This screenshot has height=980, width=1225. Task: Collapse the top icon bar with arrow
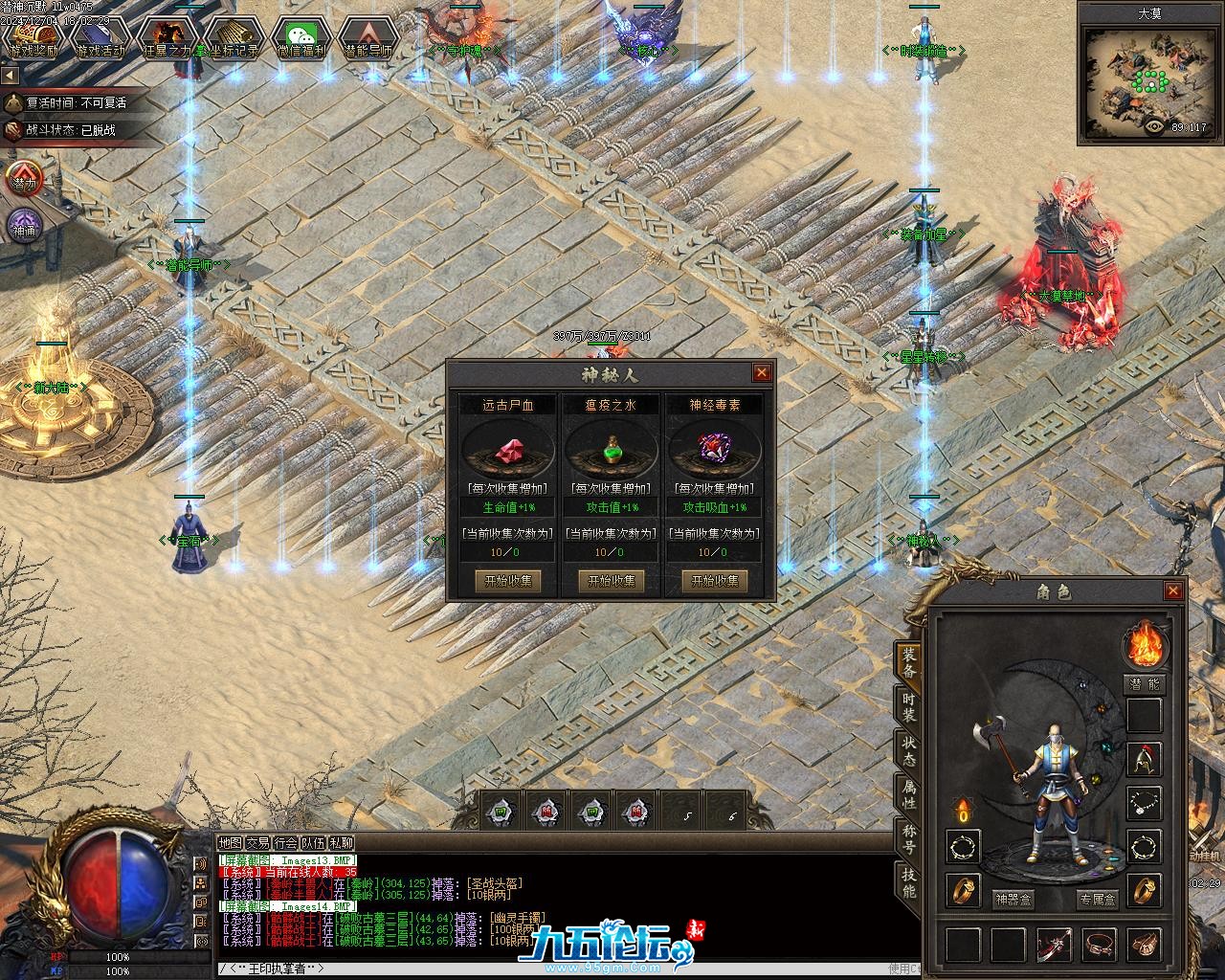coord(10,75)
